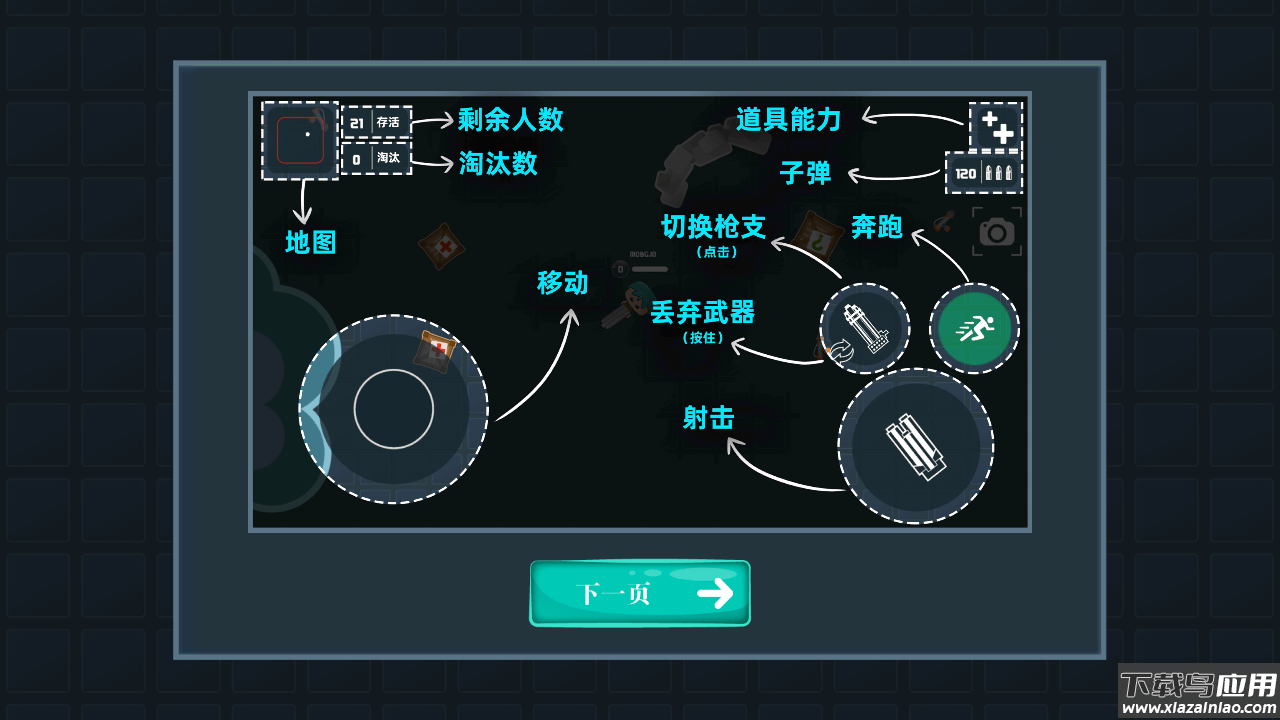Click the camera screenshot icon
This screenshot has width=1280, height=720.
[997, 231]
